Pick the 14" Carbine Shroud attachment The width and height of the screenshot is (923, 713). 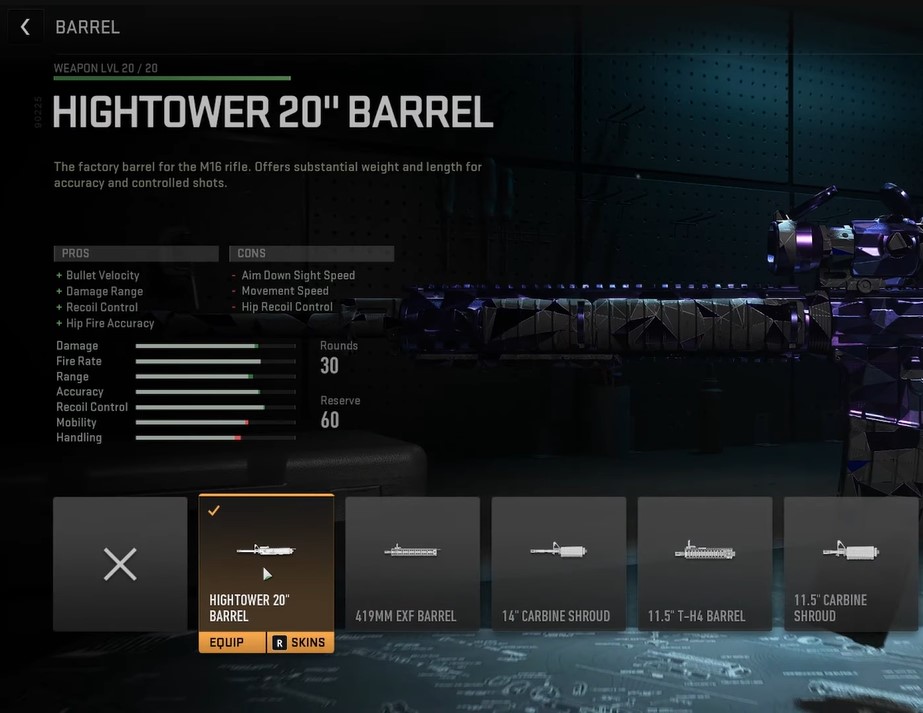point(558,564)
